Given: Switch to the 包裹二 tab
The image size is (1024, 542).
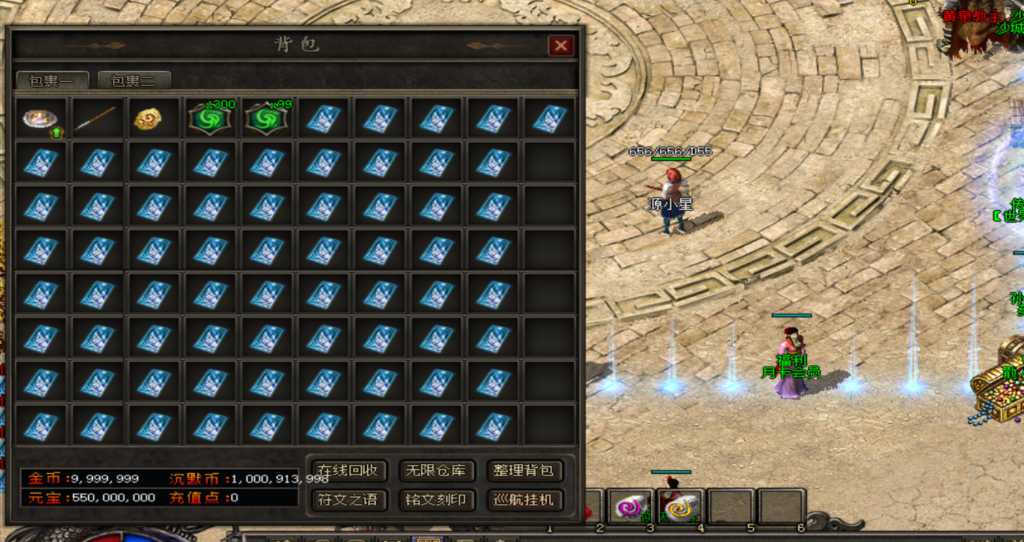Looking at the screenshot, I should [134, 81].
